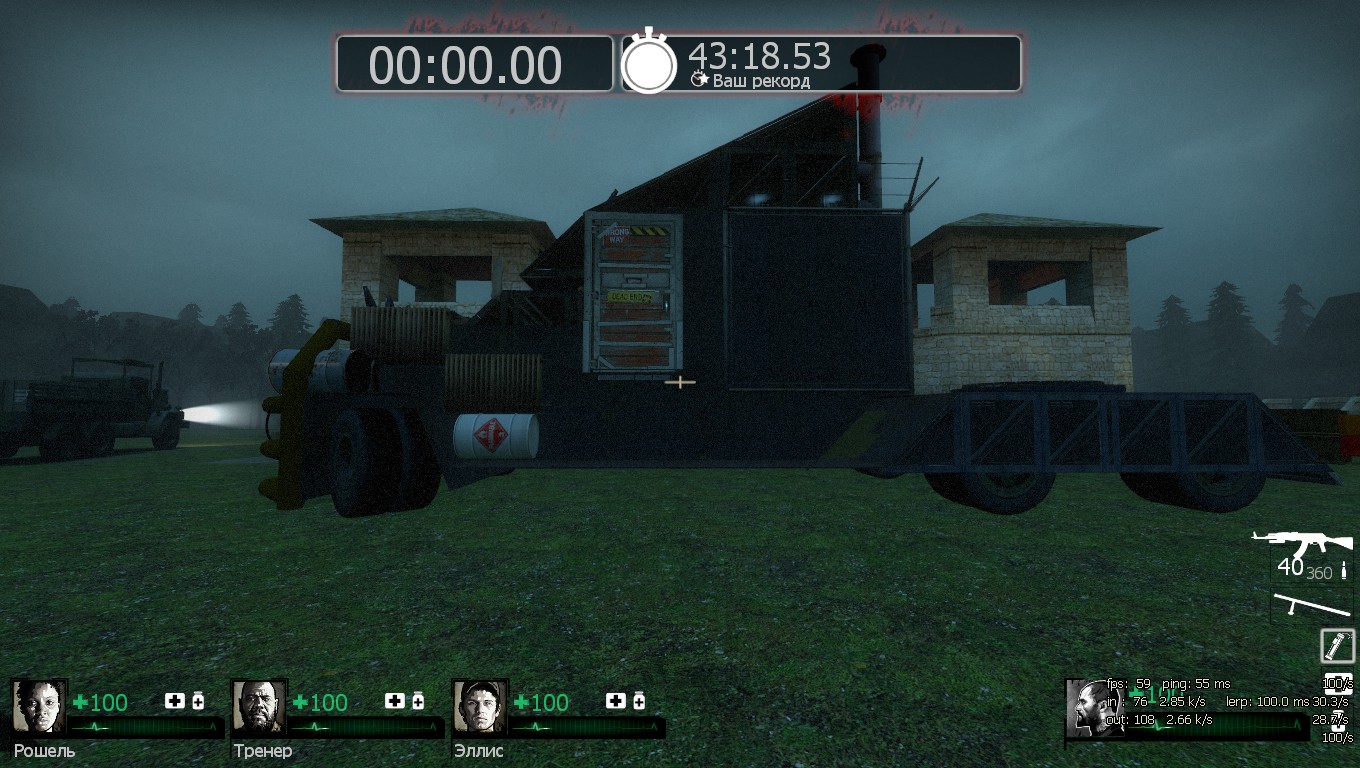Select Тренер's teammate portrait
This screenshot has width=1360, height=768.
click(259, 707)
